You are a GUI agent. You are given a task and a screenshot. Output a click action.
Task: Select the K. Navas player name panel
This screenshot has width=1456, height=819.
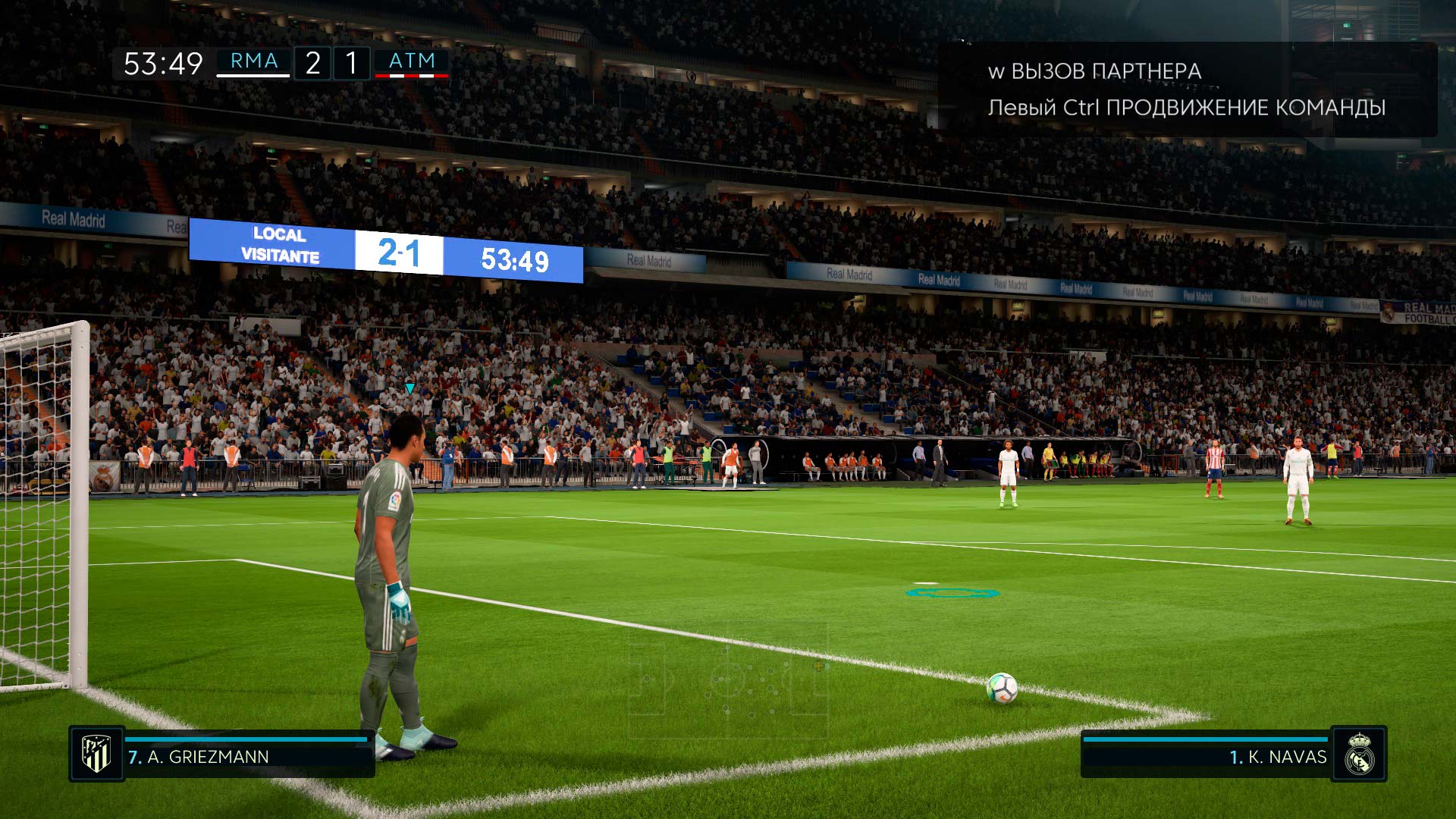coord(1206,756)
